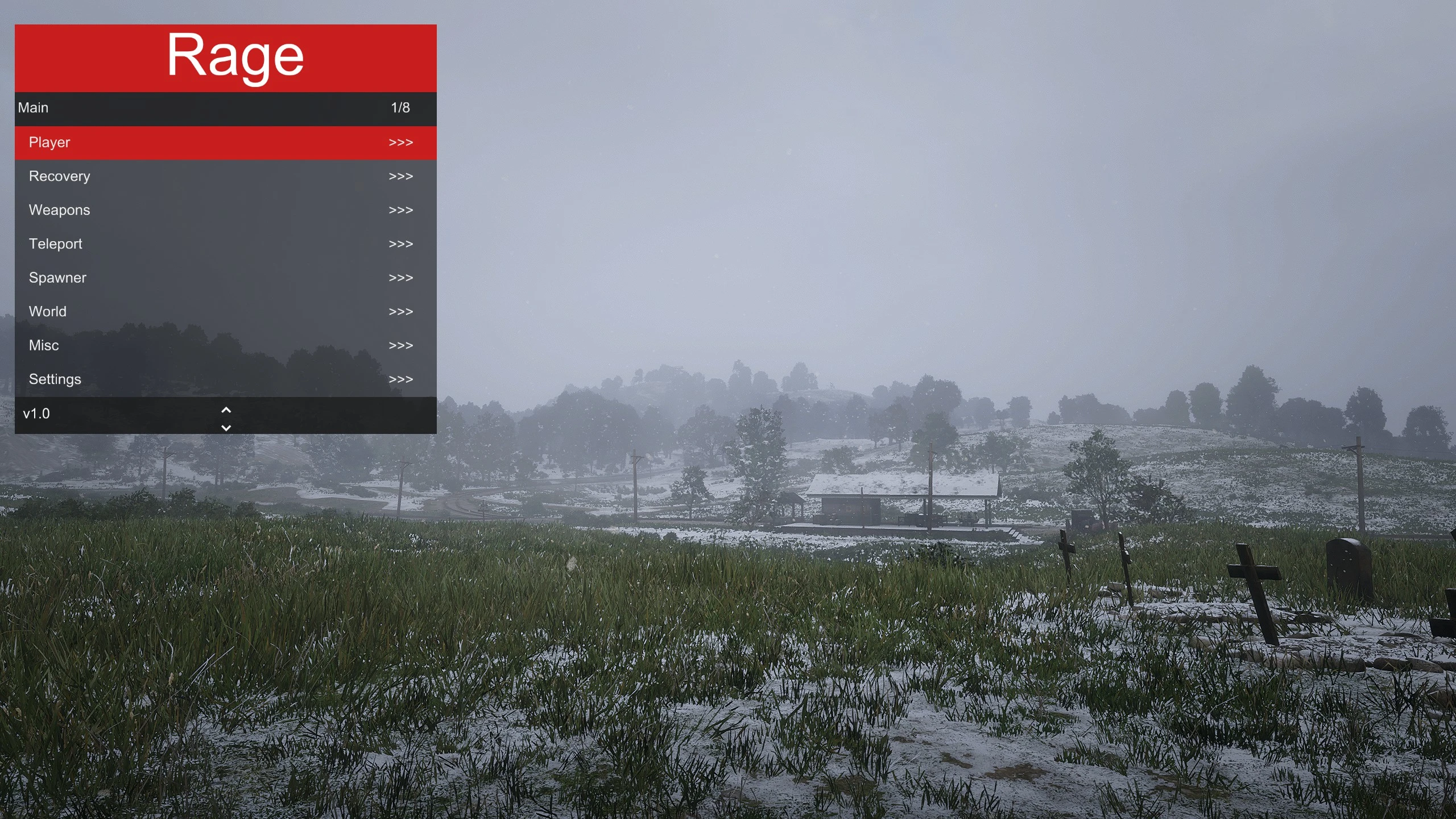Click the down arrow in menu footer
Viewport: 1456px width, 819px height.
(226, 428)
